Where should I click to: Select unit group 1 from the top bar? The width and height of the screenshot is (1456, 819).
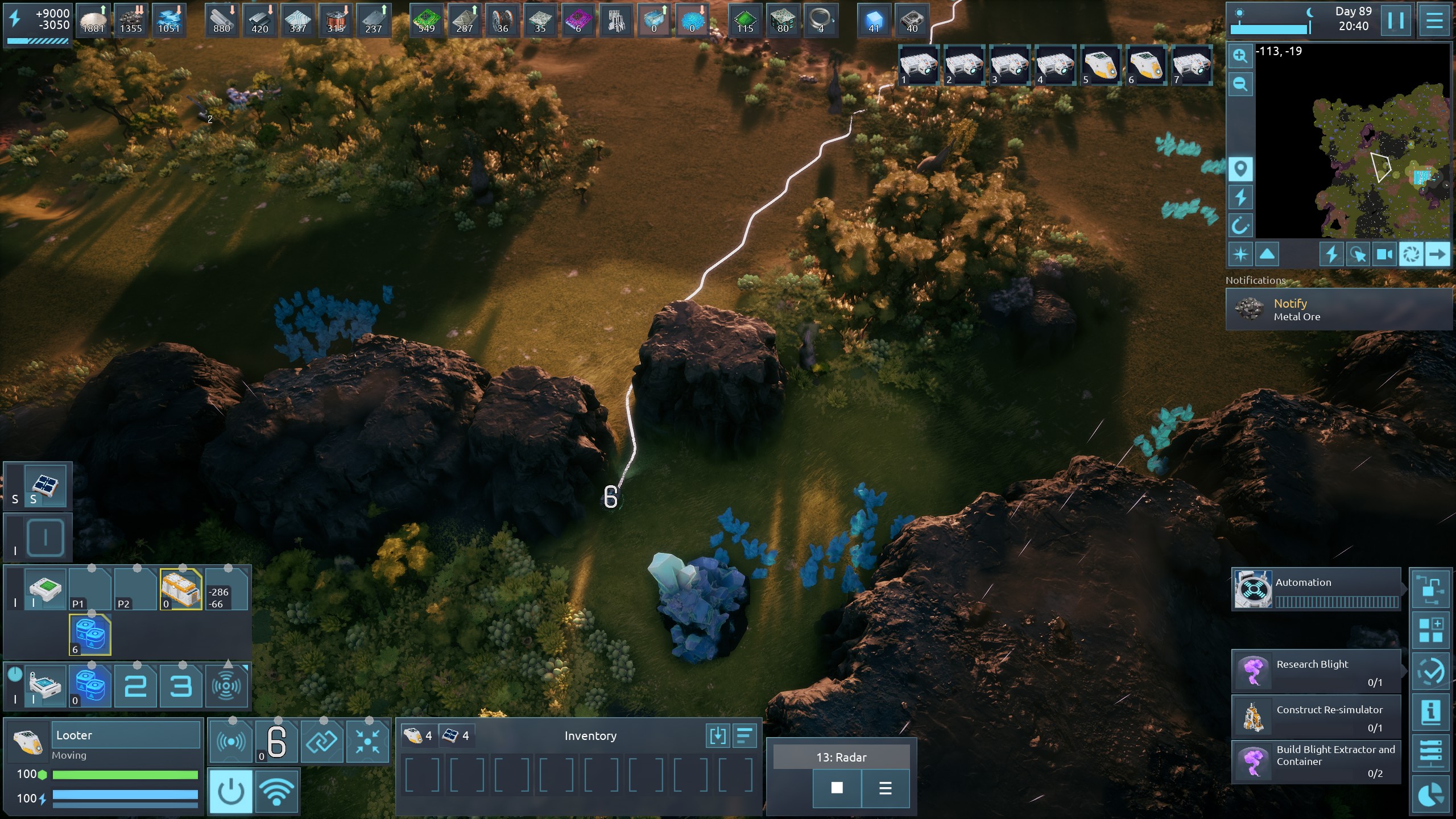click(919, 66)
